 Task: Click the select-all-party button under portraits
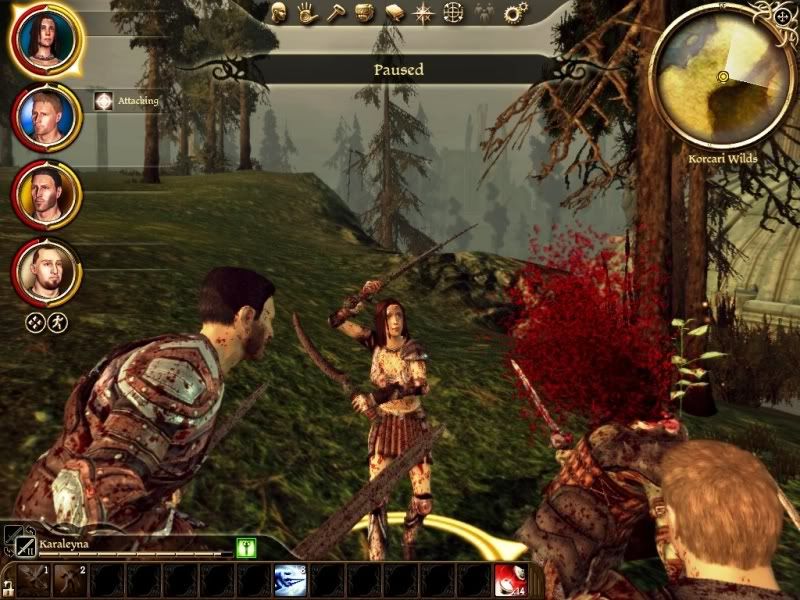coord(35,322)
